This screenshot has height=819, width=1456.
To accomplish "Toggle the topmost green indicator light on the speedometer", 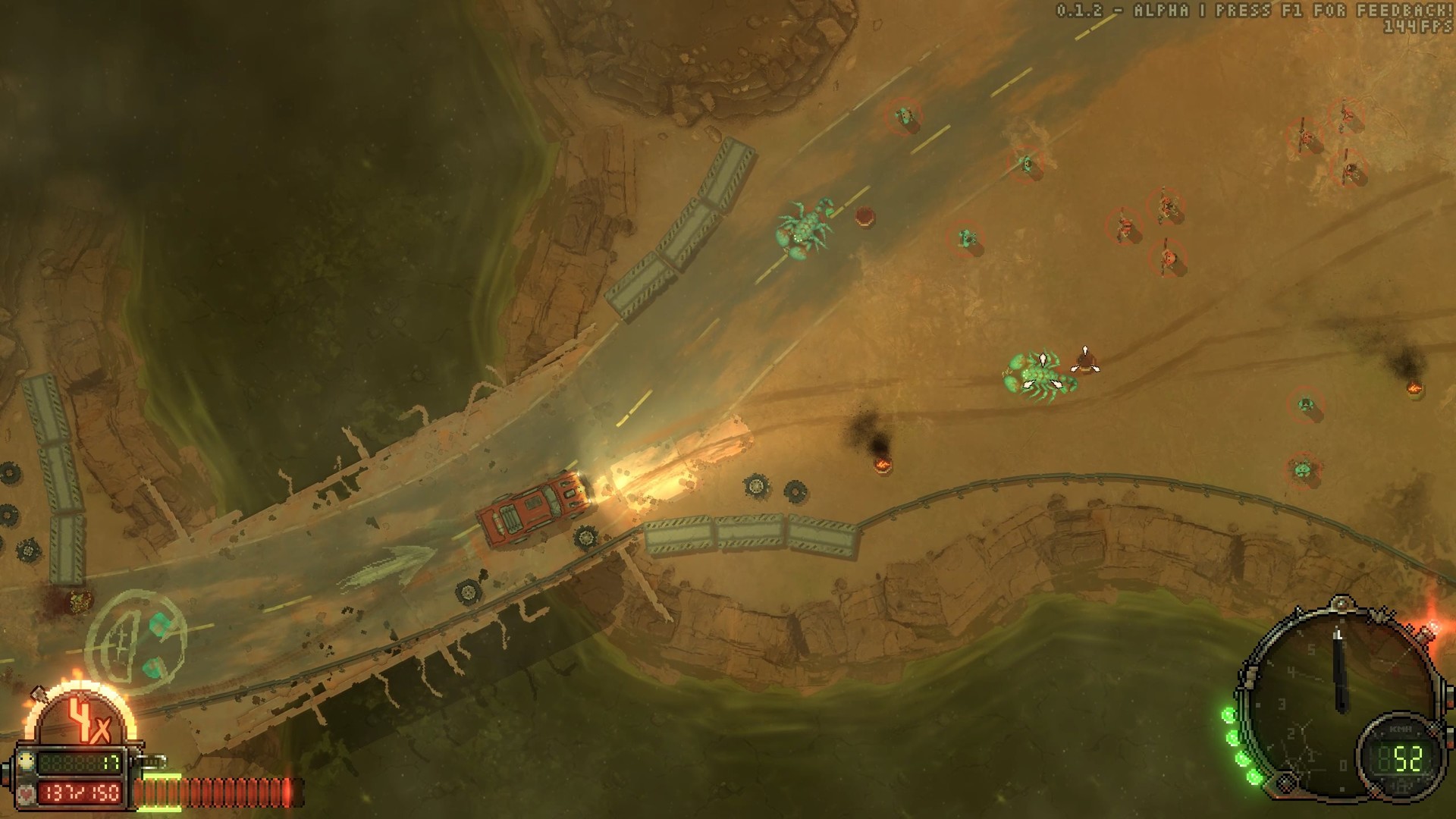I will [x=1230, y=713].
